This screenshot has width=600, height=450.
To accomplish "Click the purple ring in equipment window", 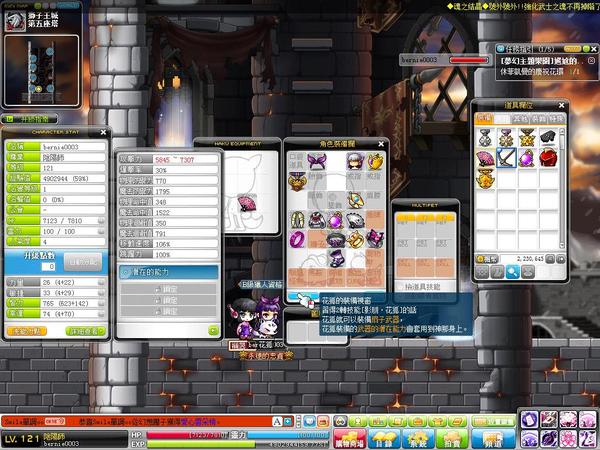I will 298,240.
